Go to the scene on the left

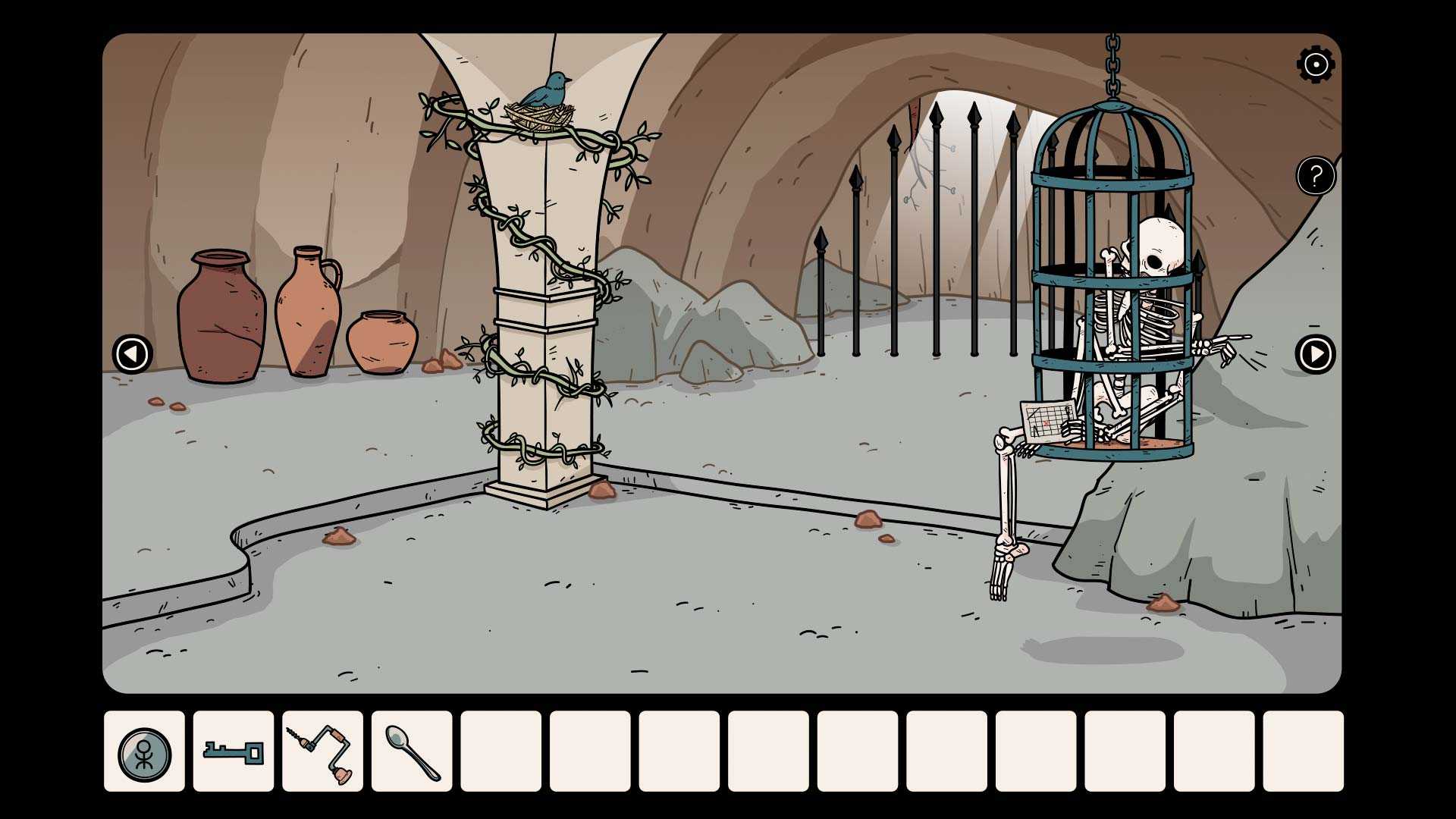132,354
